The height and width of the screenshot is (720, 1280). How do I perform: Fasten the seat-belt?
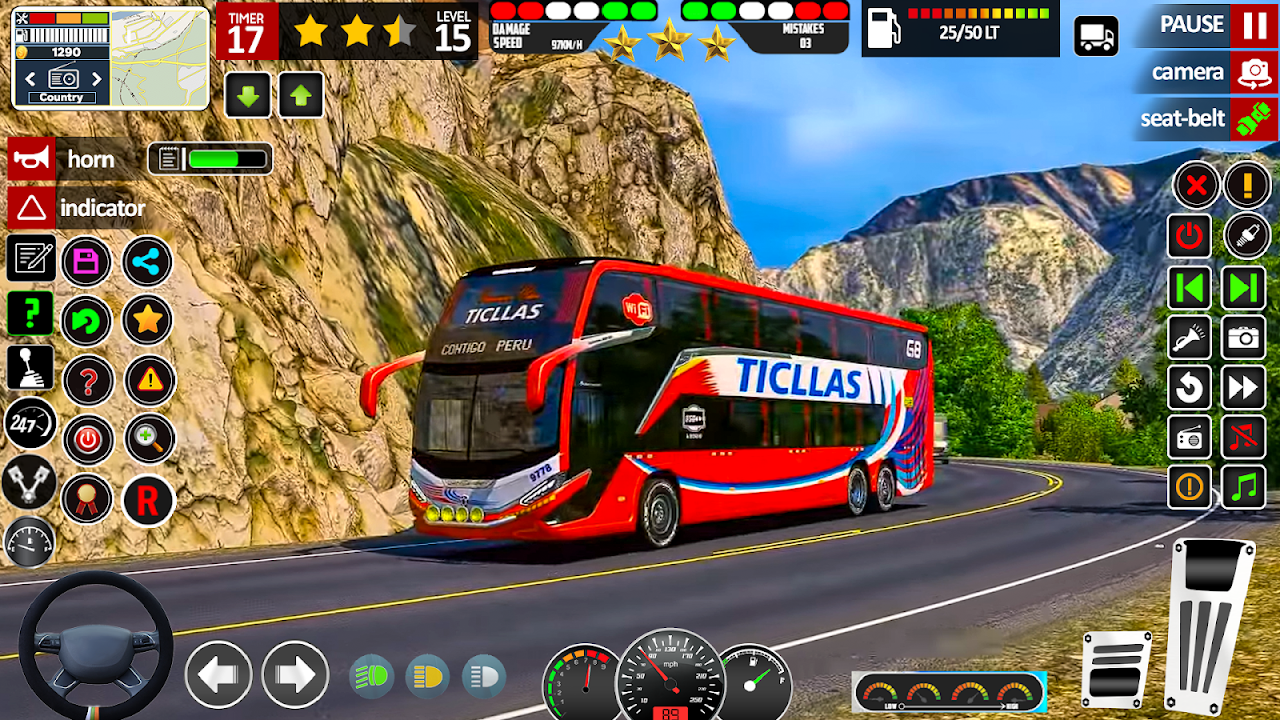click(1253, 119)
